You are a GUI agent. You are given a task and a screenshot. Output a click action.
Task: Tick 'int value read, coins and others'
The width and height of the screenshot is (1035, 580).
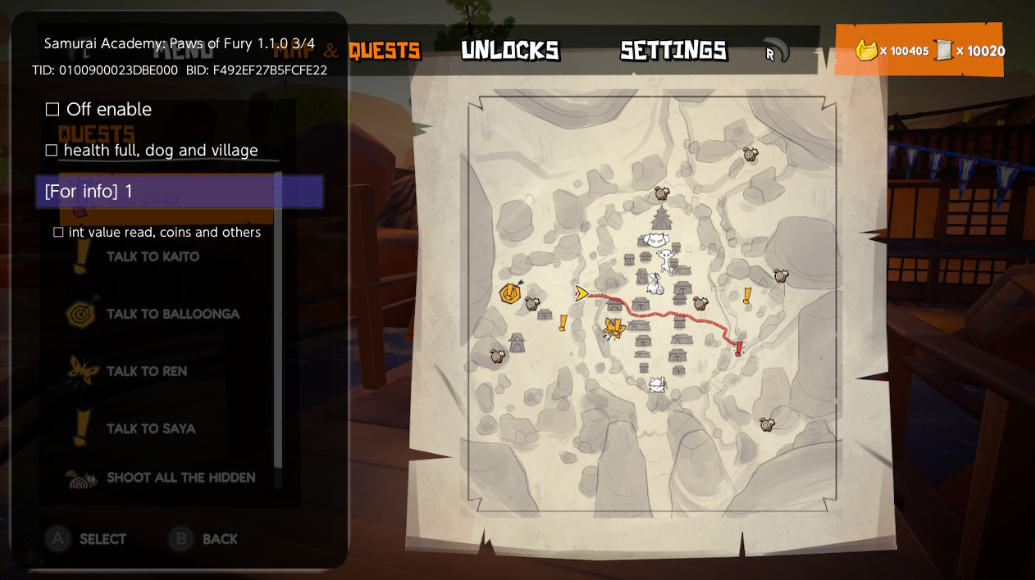[58, 232]
